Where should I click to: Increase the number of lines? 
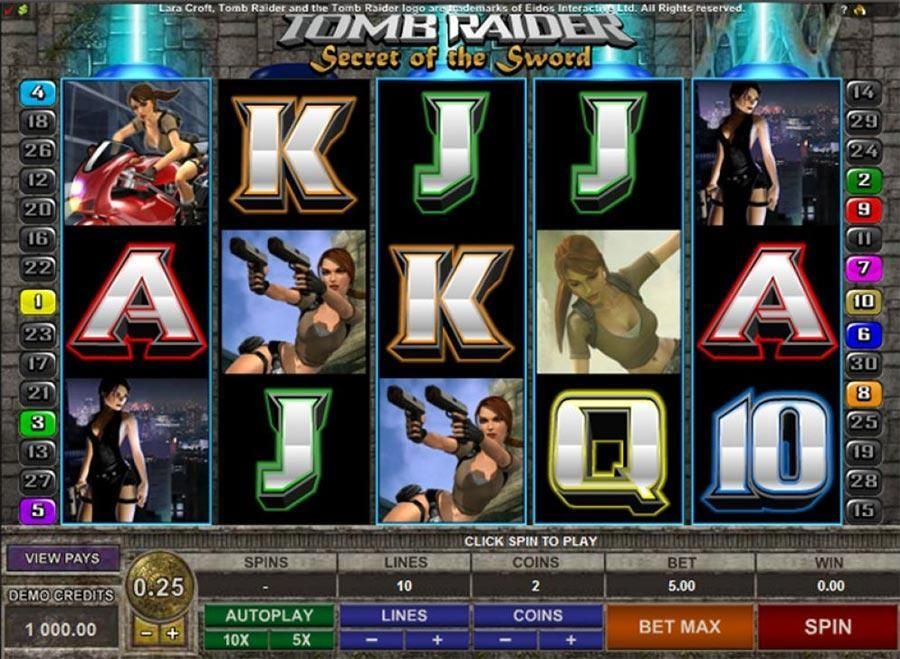point(436,639)
